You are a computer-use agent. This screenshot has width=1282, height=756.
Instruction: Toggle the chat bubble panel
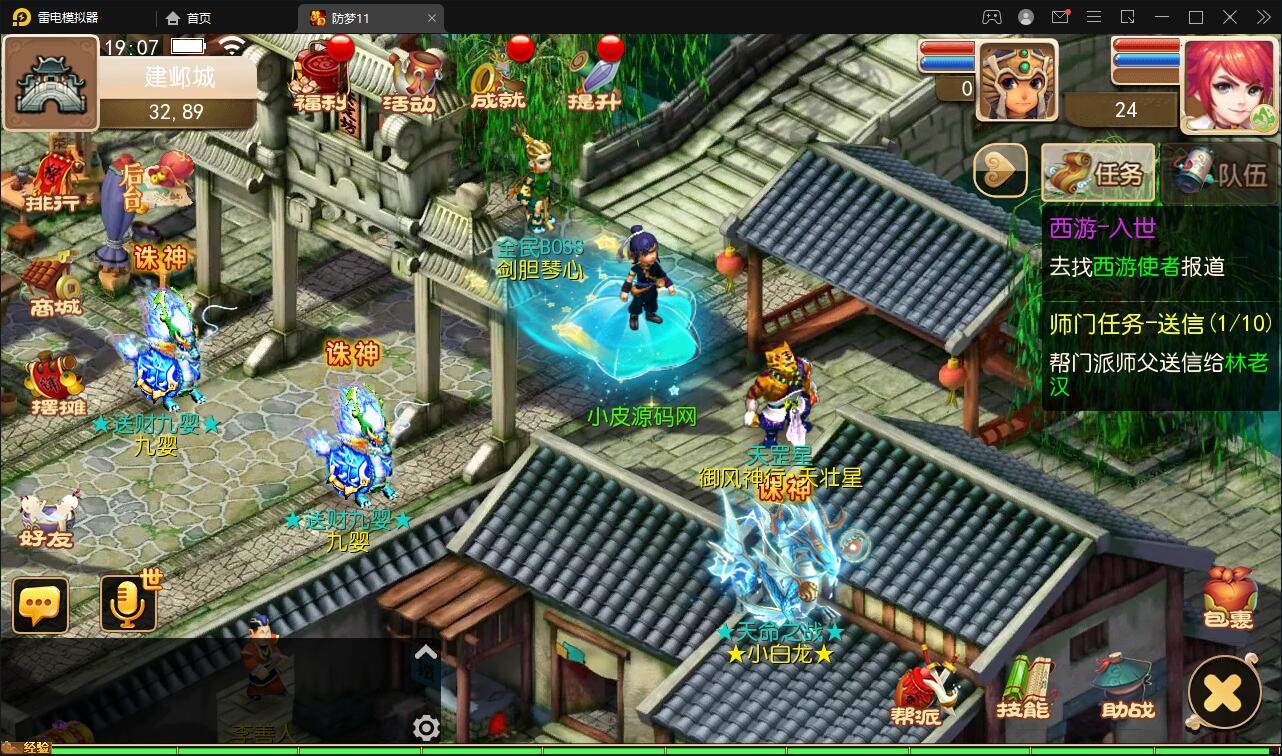39,602
